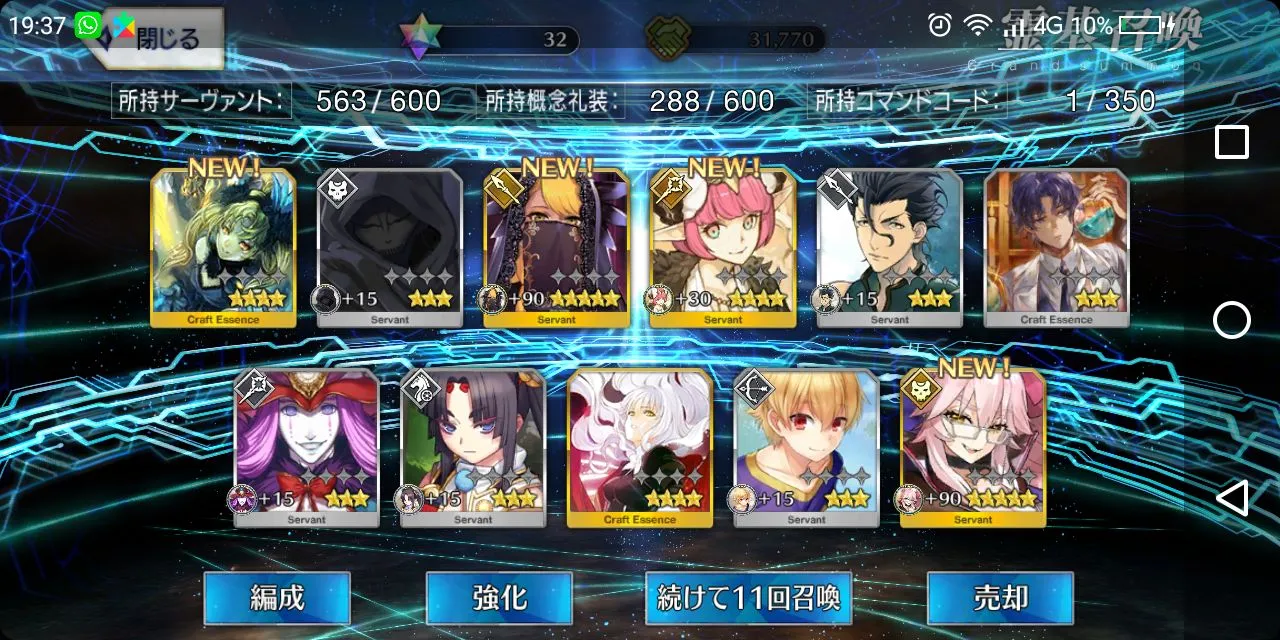
Task: Select the green-haired dragon girl Craft Essence card
Action: (223, 247)
